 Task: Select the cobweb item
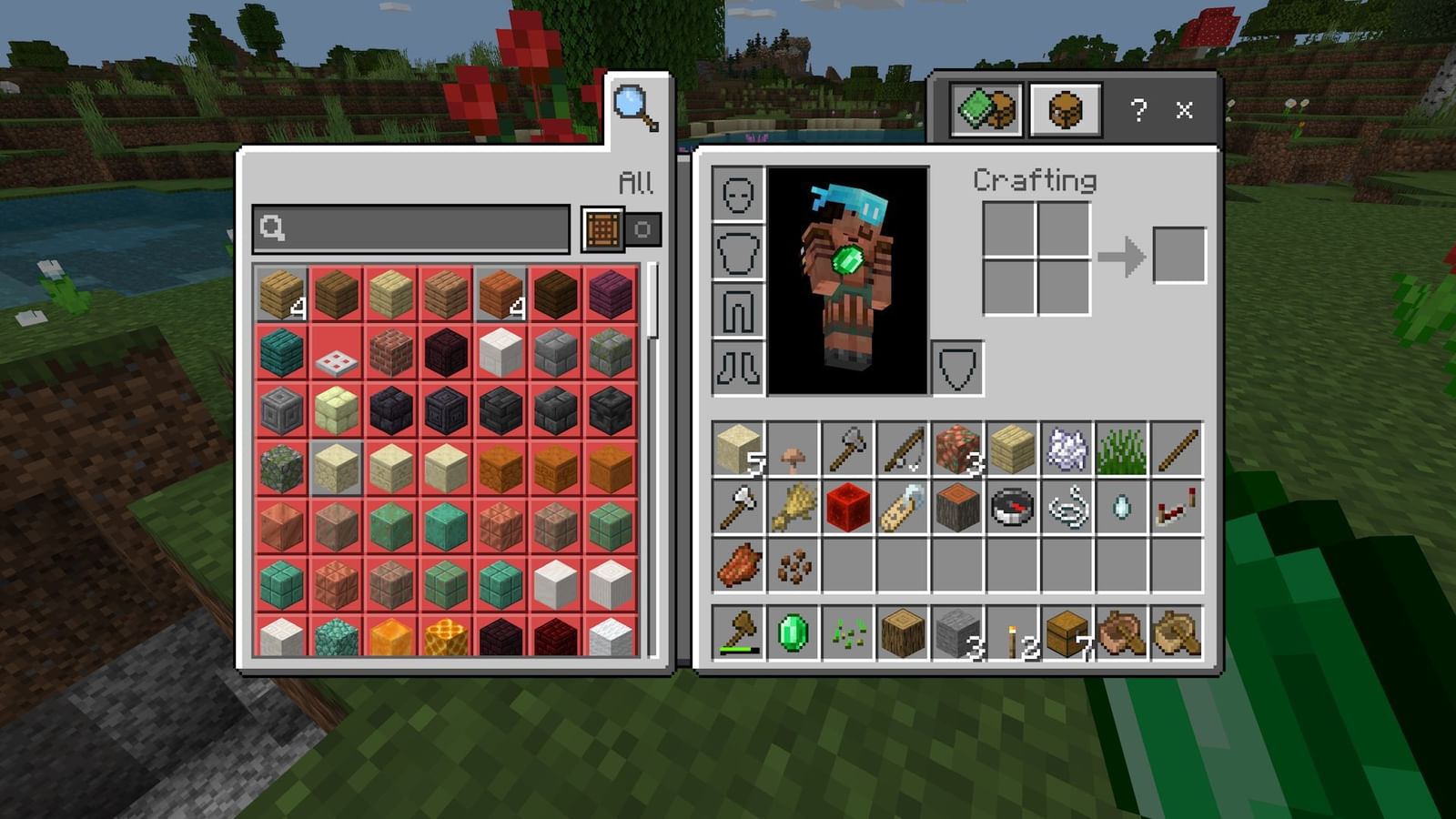1065,446
